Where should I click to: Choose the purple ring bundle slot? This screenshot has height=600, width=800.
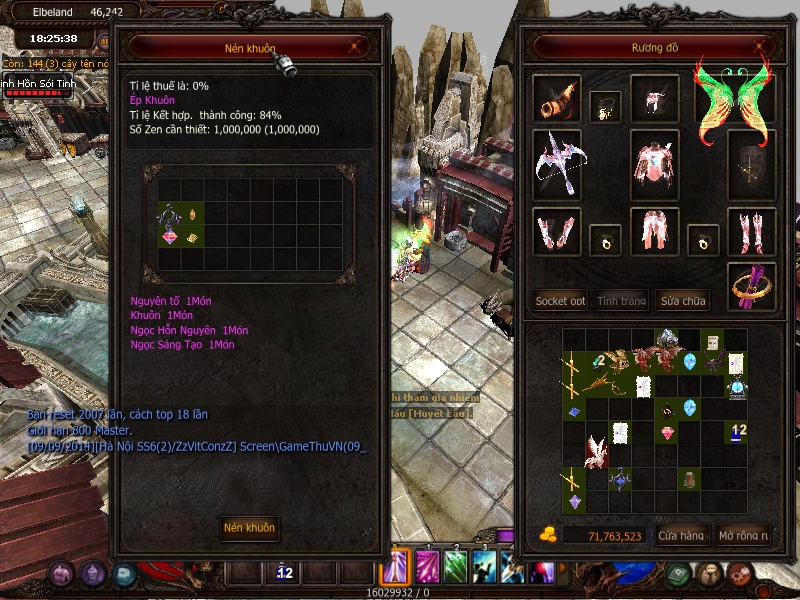[x=751, y=283]
